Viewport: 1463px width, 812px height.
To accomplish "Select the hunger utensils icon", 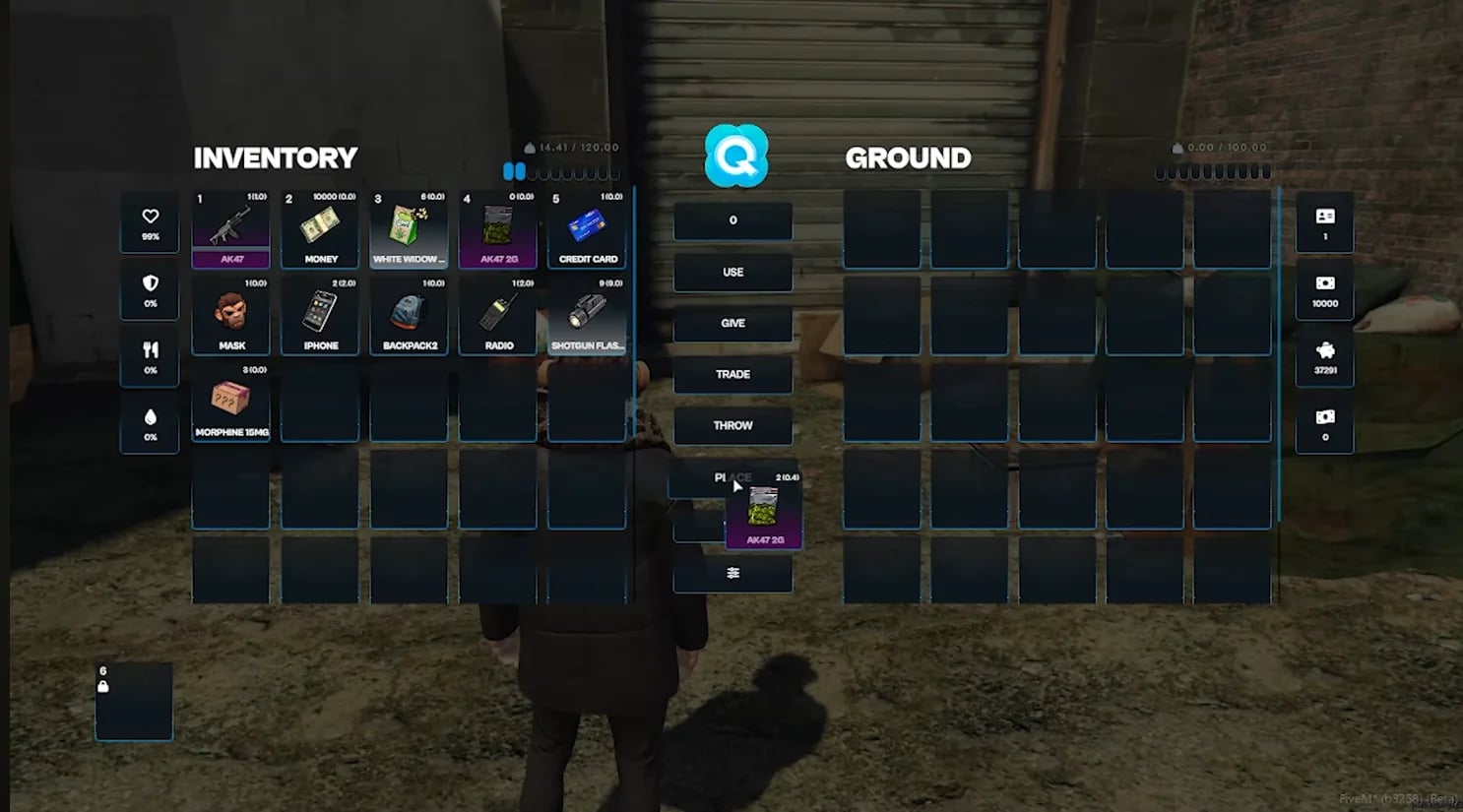I will tap(149, 357).
